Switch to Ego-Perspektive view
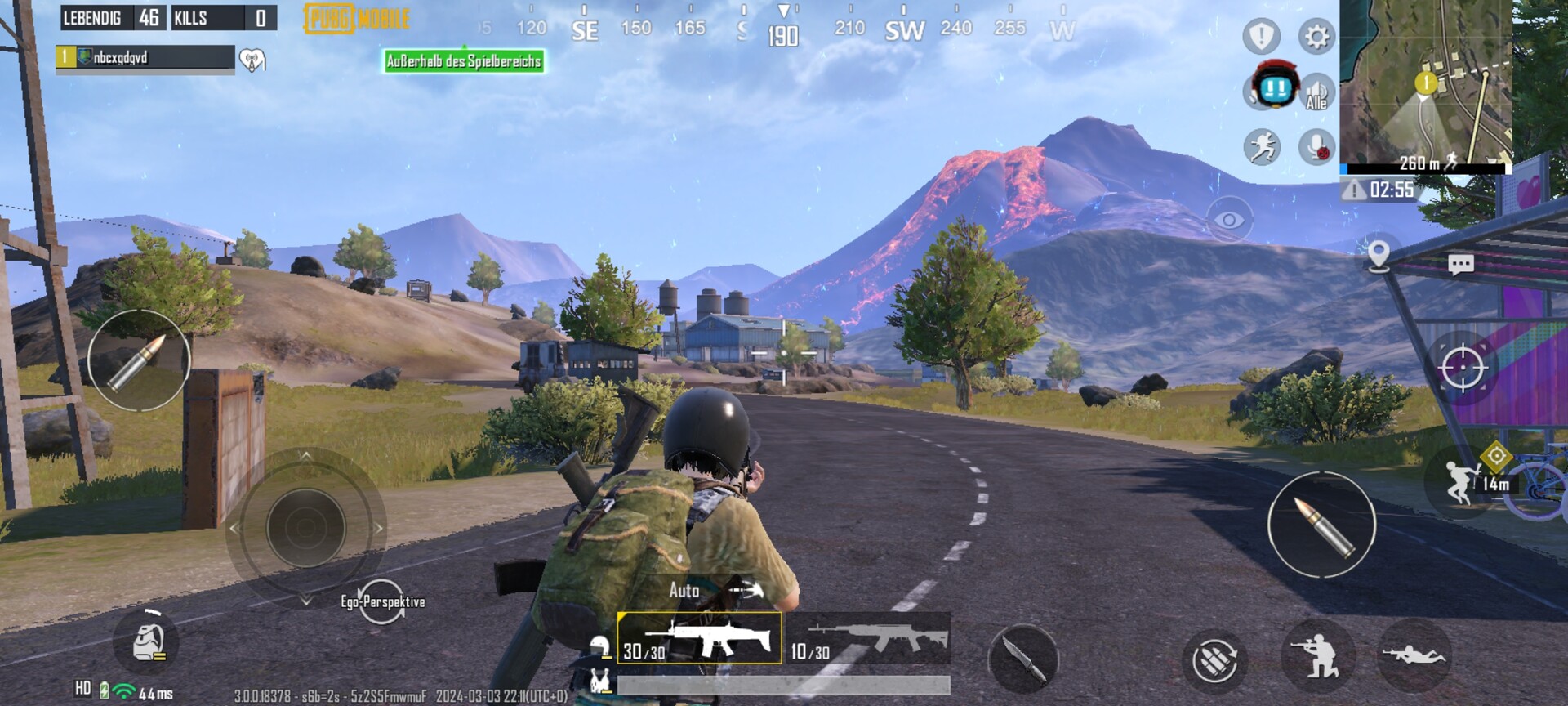 tap(382, 602)
